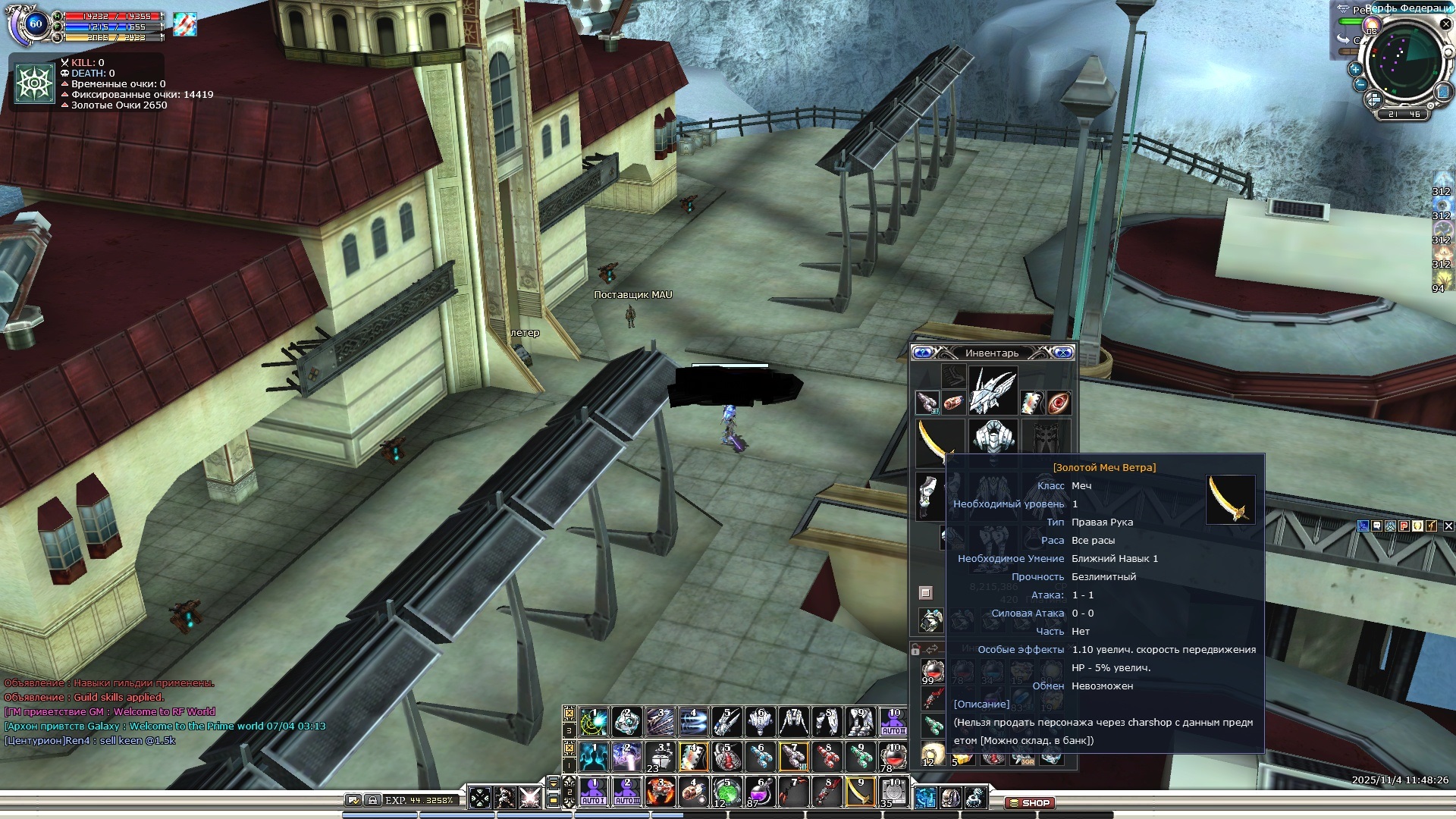Activate the AUTO III hotbar slot
The width and height of the screenshot is (1456, 819).
tap(627, 792)
